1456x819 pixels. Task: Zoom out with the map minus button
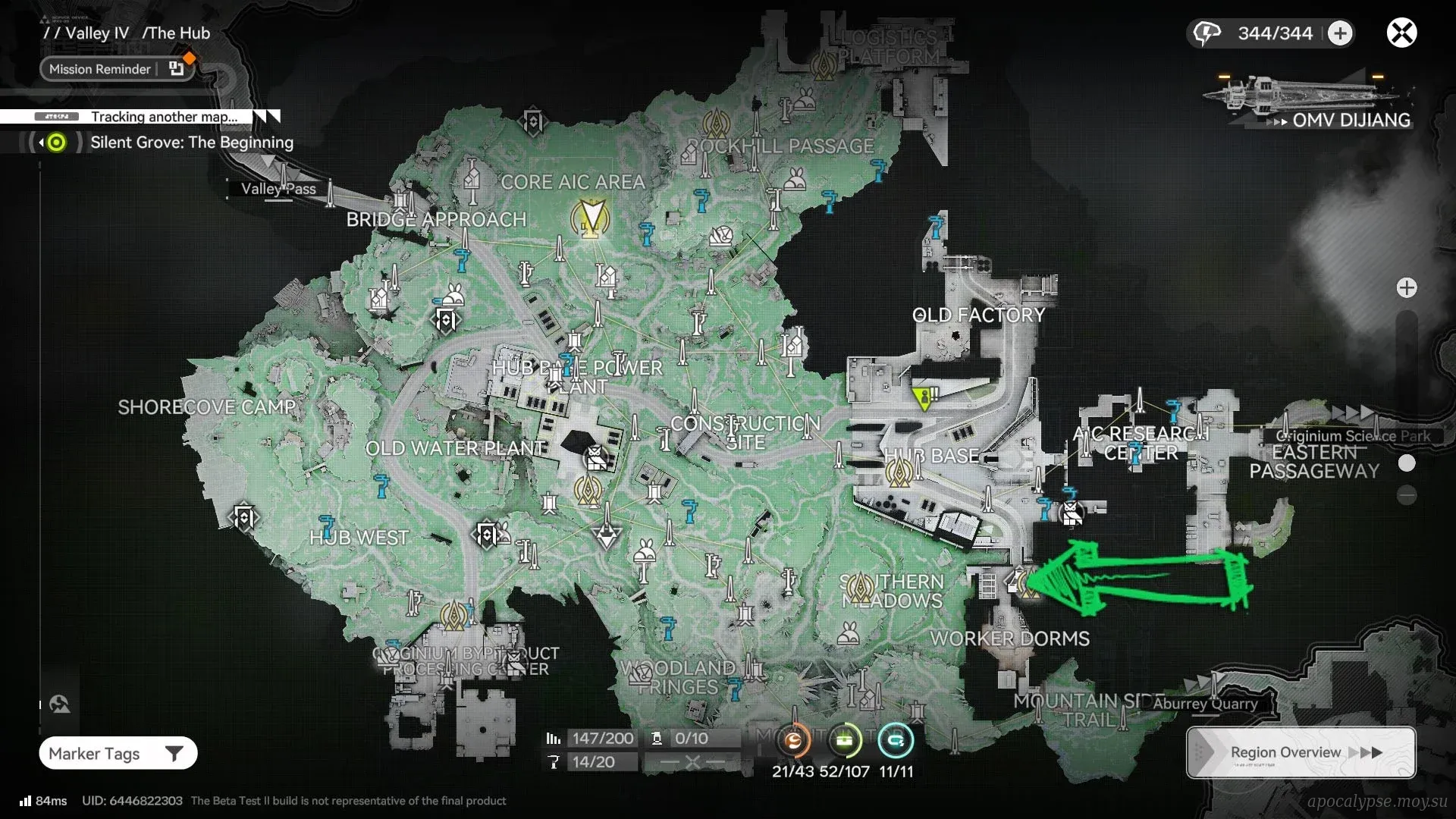1407,496
